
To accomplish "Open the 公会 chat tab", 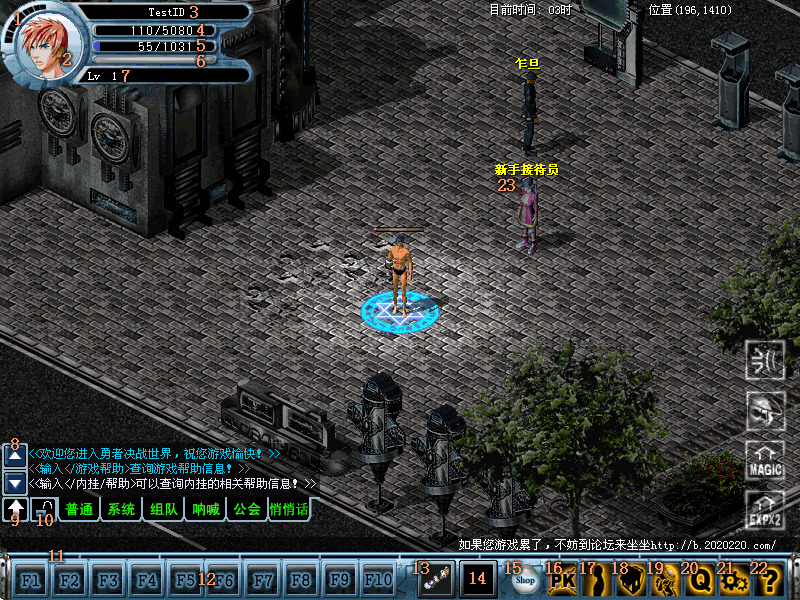I will pos(246,509).
